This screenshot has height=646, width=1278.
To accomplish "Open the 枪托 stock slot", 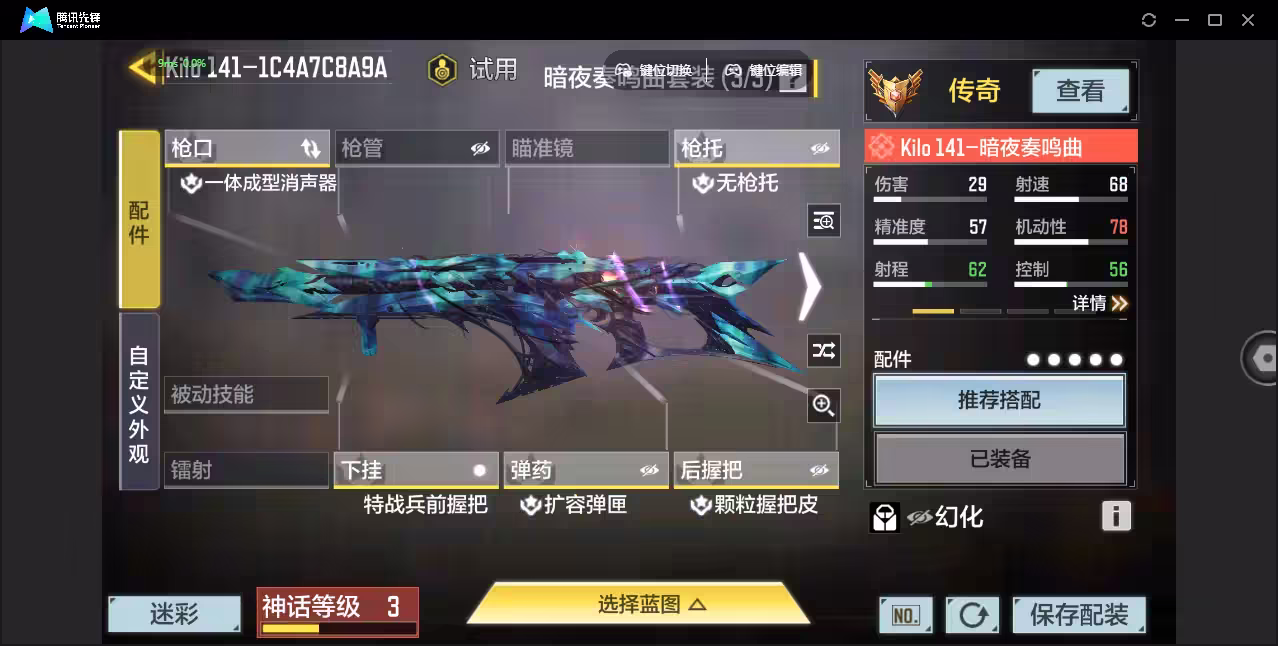I will (756, 149).
